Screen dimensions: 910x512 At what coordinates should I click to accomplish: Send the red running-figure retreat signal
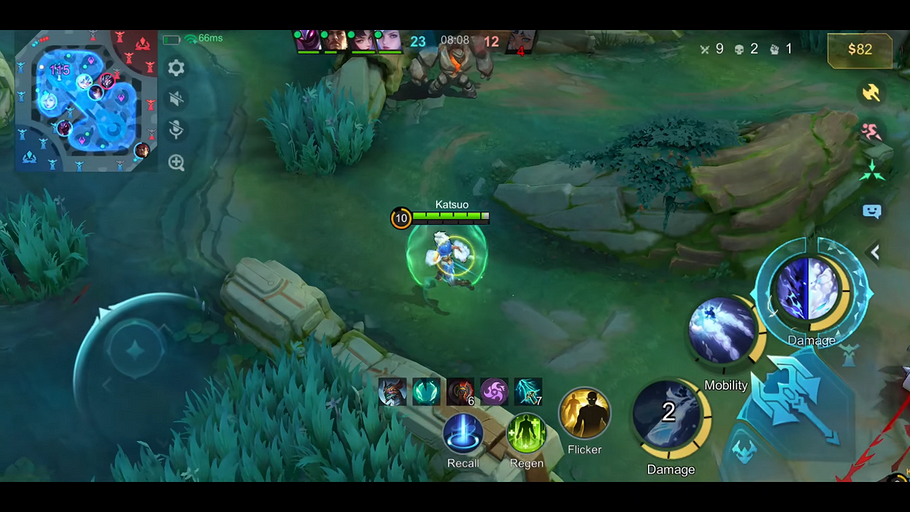tap(871, 131)
